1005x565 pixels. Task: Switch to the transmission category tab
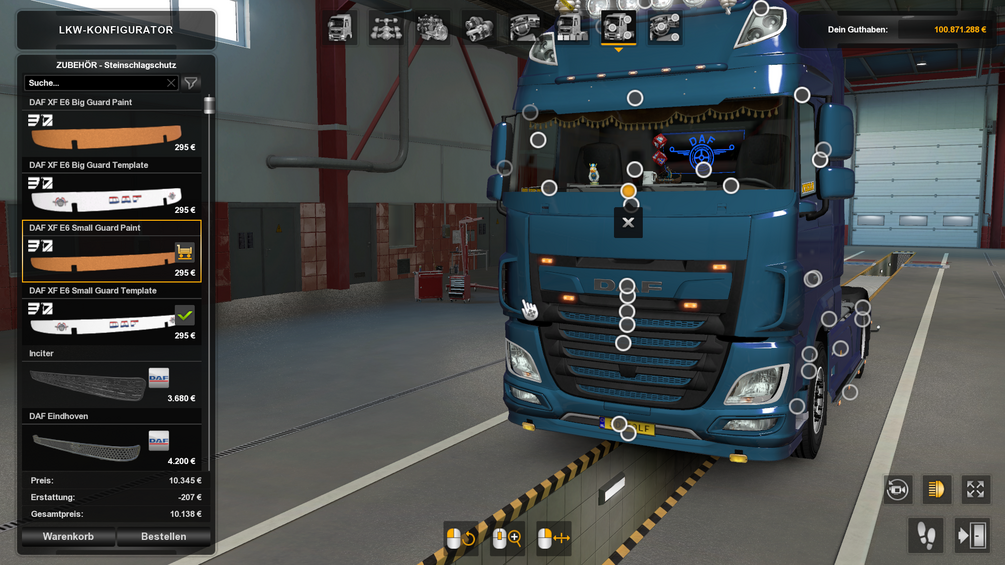479,28
